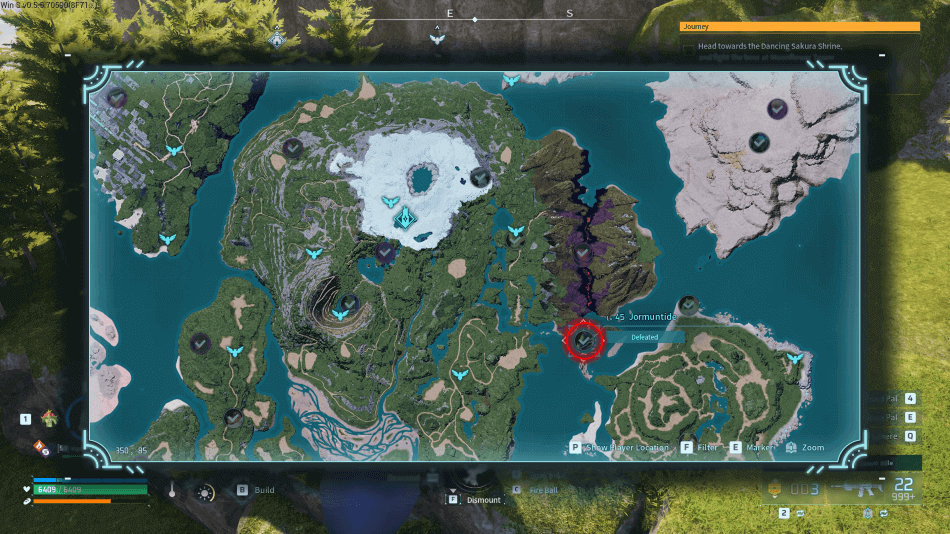950x534 pixels.
Task: Select the defeated boss marker in the purple canyon
Action: click(584, 256)
